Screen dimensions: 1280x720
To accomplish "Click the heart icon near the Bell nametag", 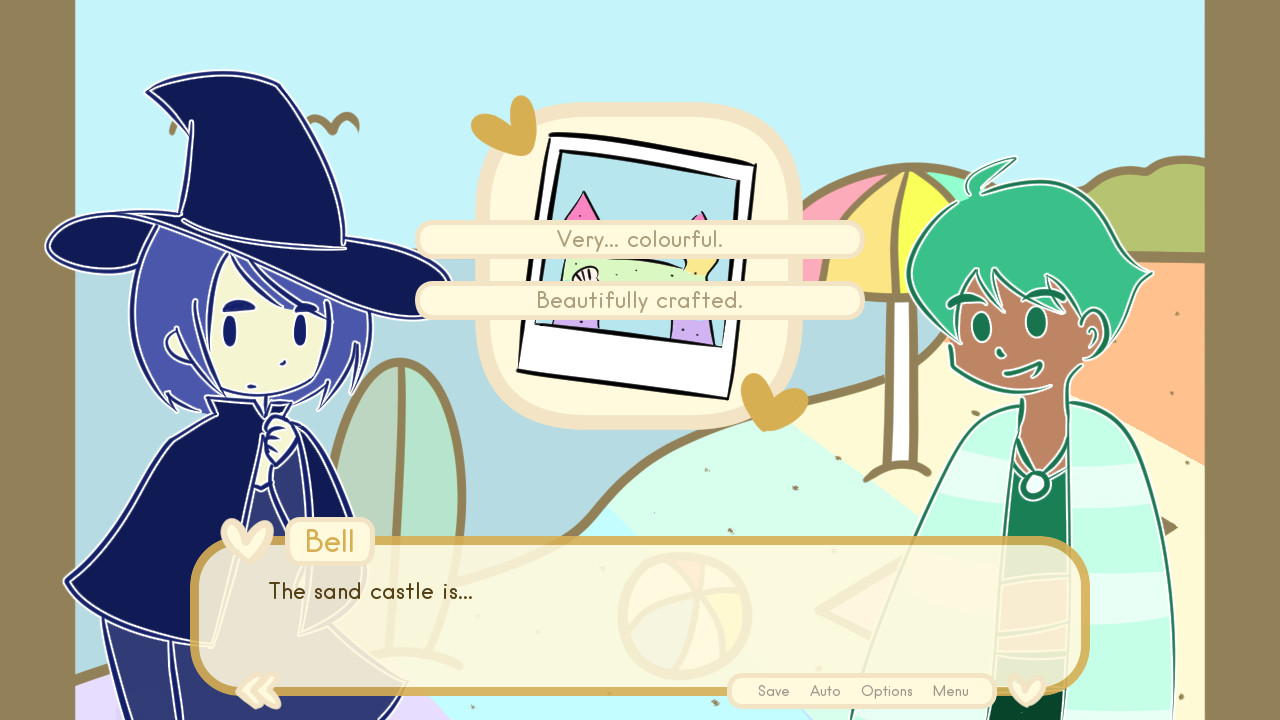I will tap(246, 538).
